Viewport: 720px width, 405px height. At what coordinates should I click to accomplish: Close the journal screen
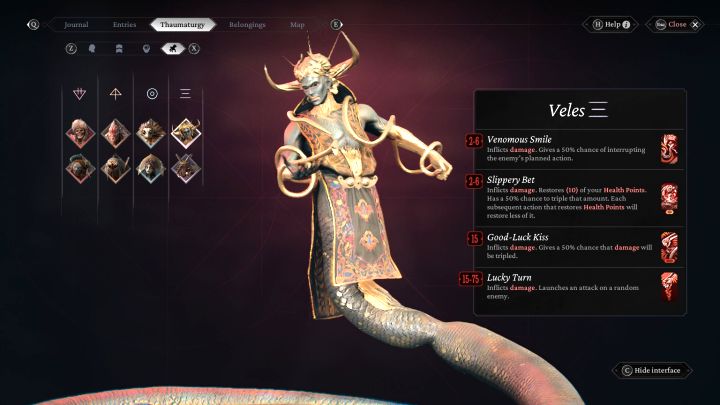point(677,24)
